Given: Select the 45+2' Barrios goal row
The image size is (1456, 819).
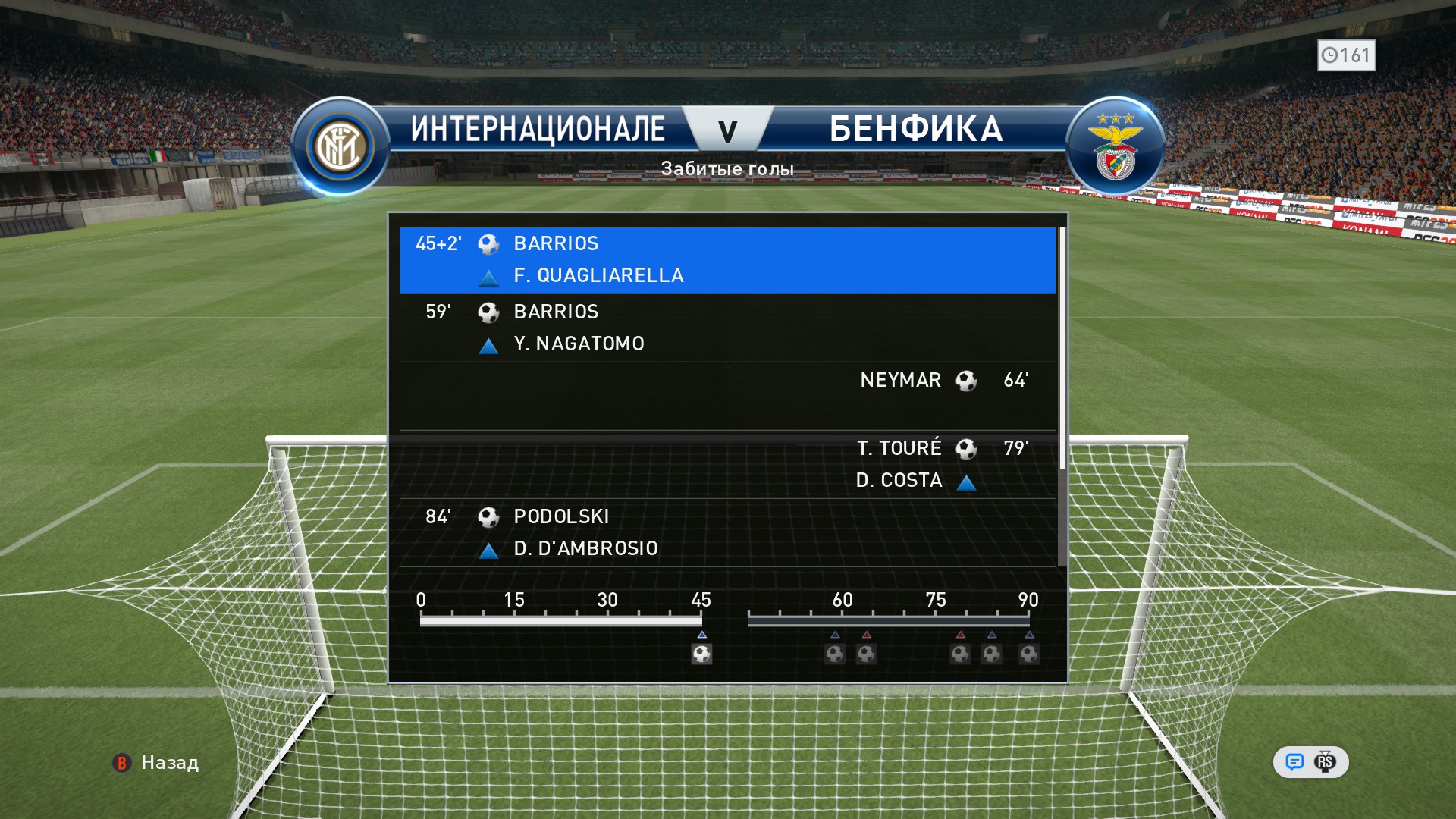Looking at the screenshot, I should pos(726,259).
